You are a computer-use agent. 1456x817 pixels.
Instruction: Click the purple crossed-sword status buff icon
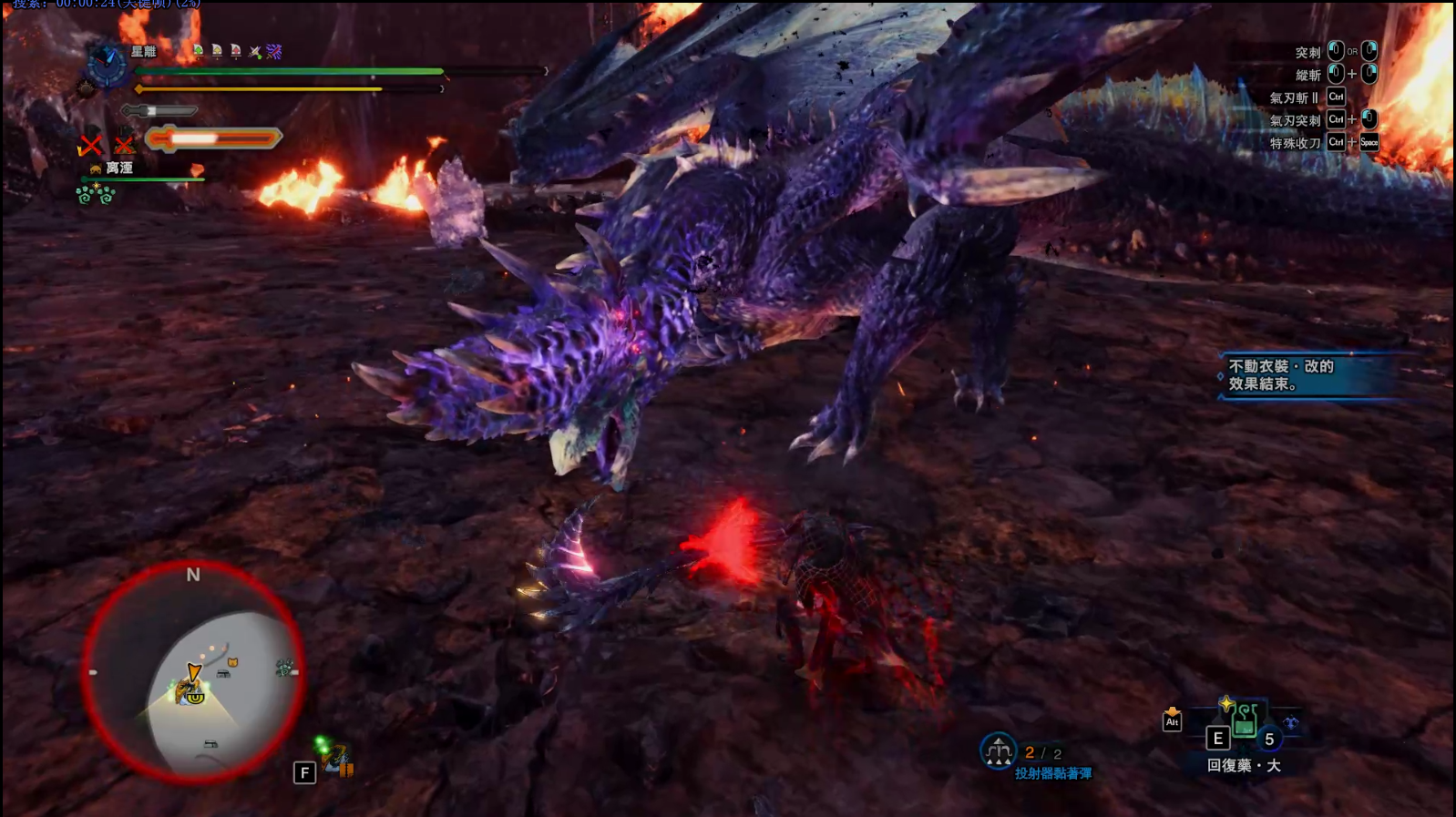pos(274,52)
